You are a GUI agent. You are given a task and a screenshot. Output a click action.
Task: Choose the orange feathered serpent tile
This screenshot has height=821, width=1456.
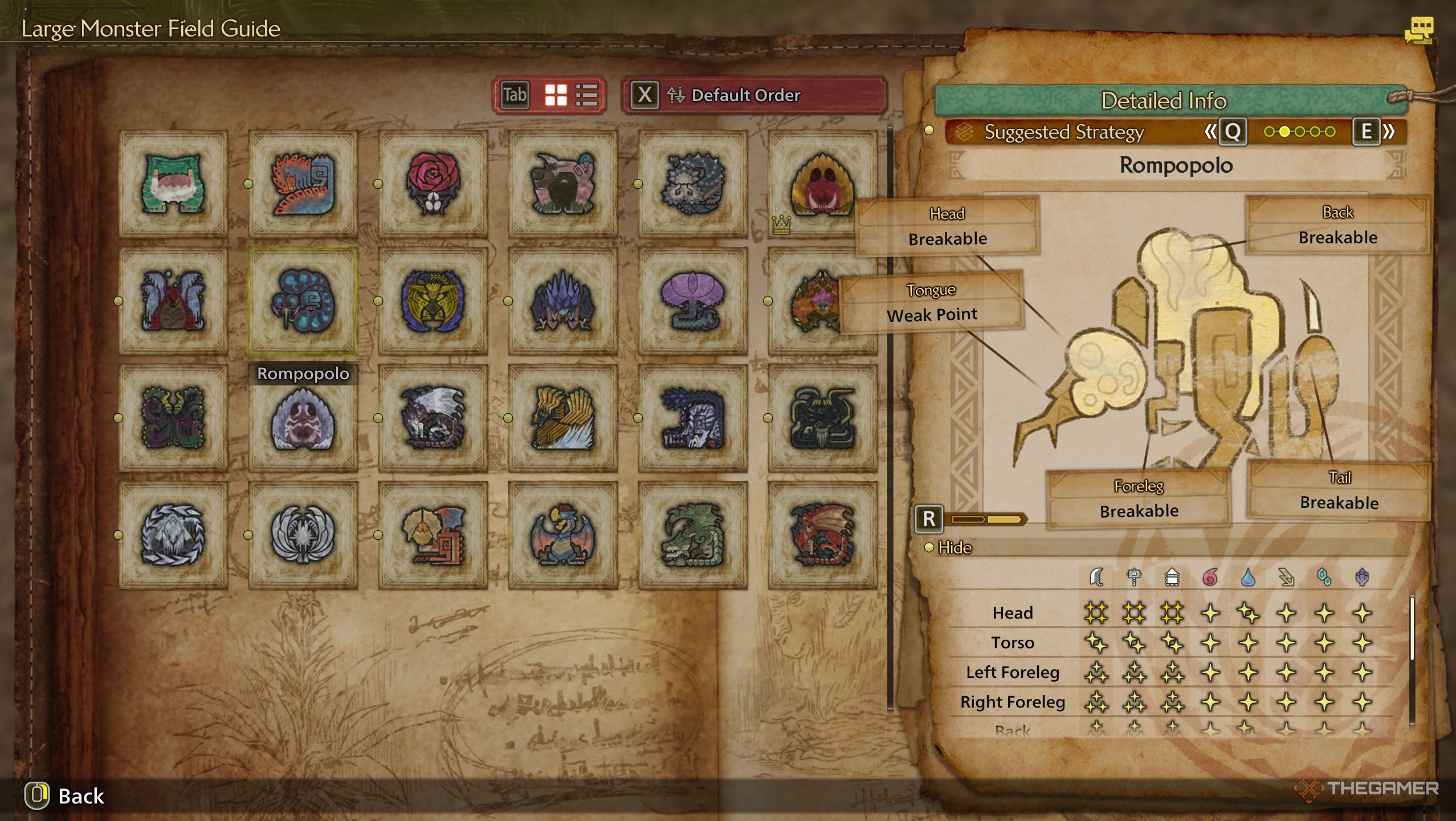[x=303, y=183]
